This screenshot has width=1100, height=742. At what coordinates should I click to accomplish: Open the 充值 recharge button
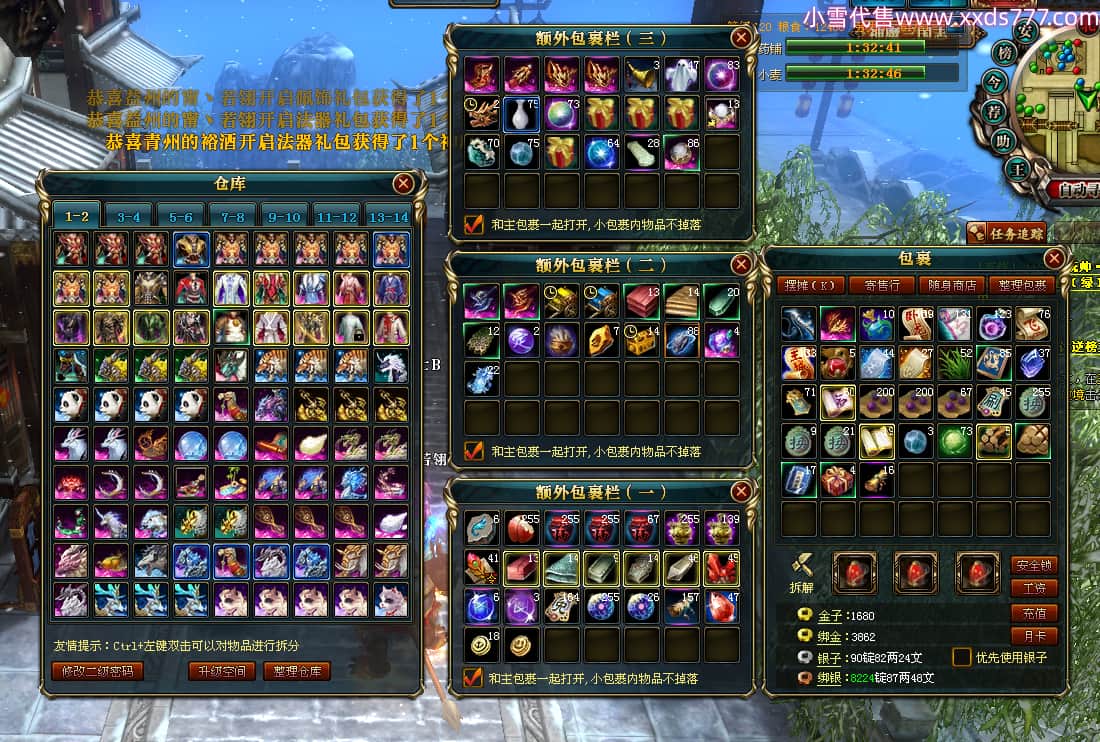pos(1033,613)
